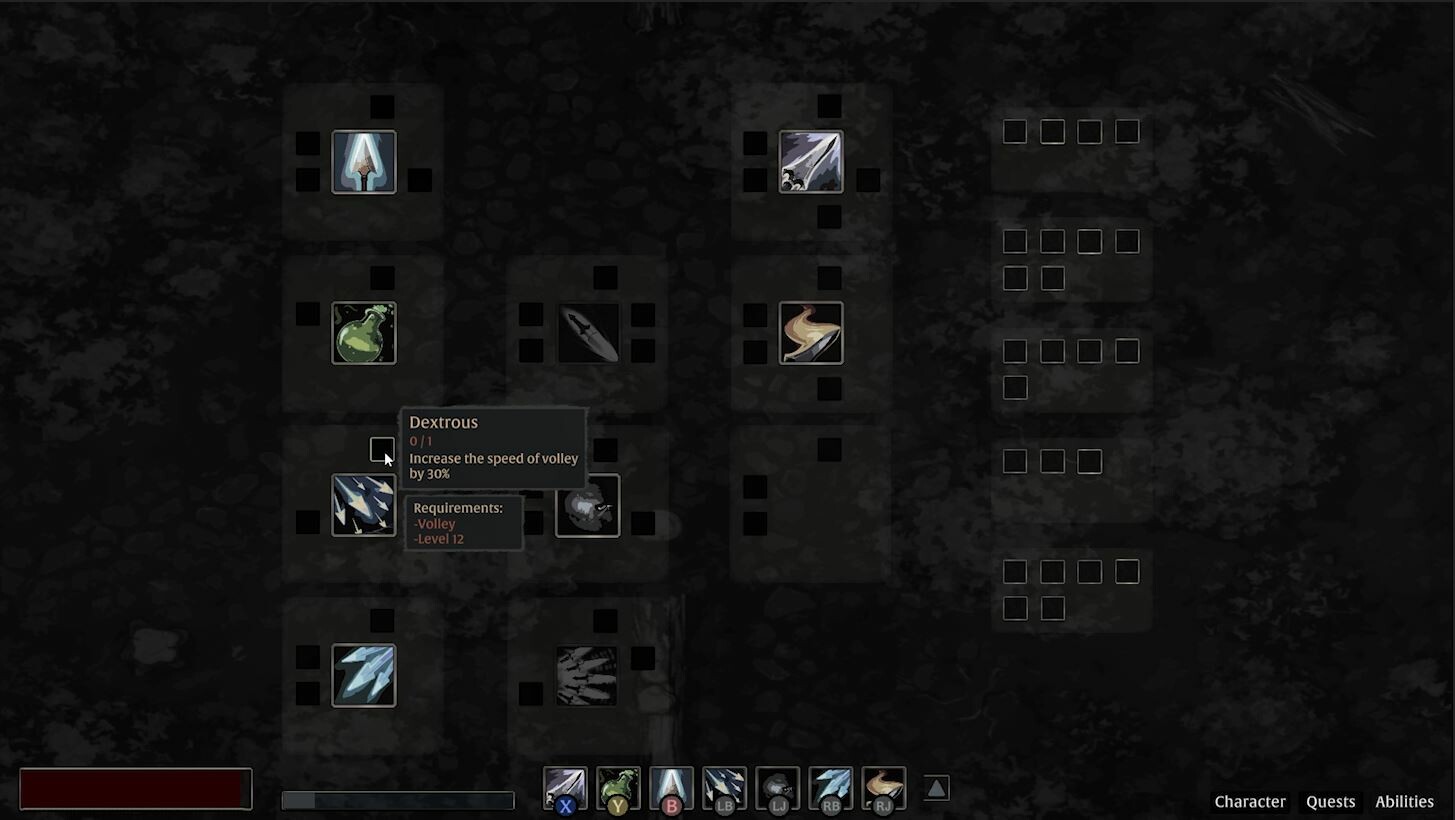
Task: Click the single dagger skill in the middle
Action: pyautogui.click(x=587, y=332)
